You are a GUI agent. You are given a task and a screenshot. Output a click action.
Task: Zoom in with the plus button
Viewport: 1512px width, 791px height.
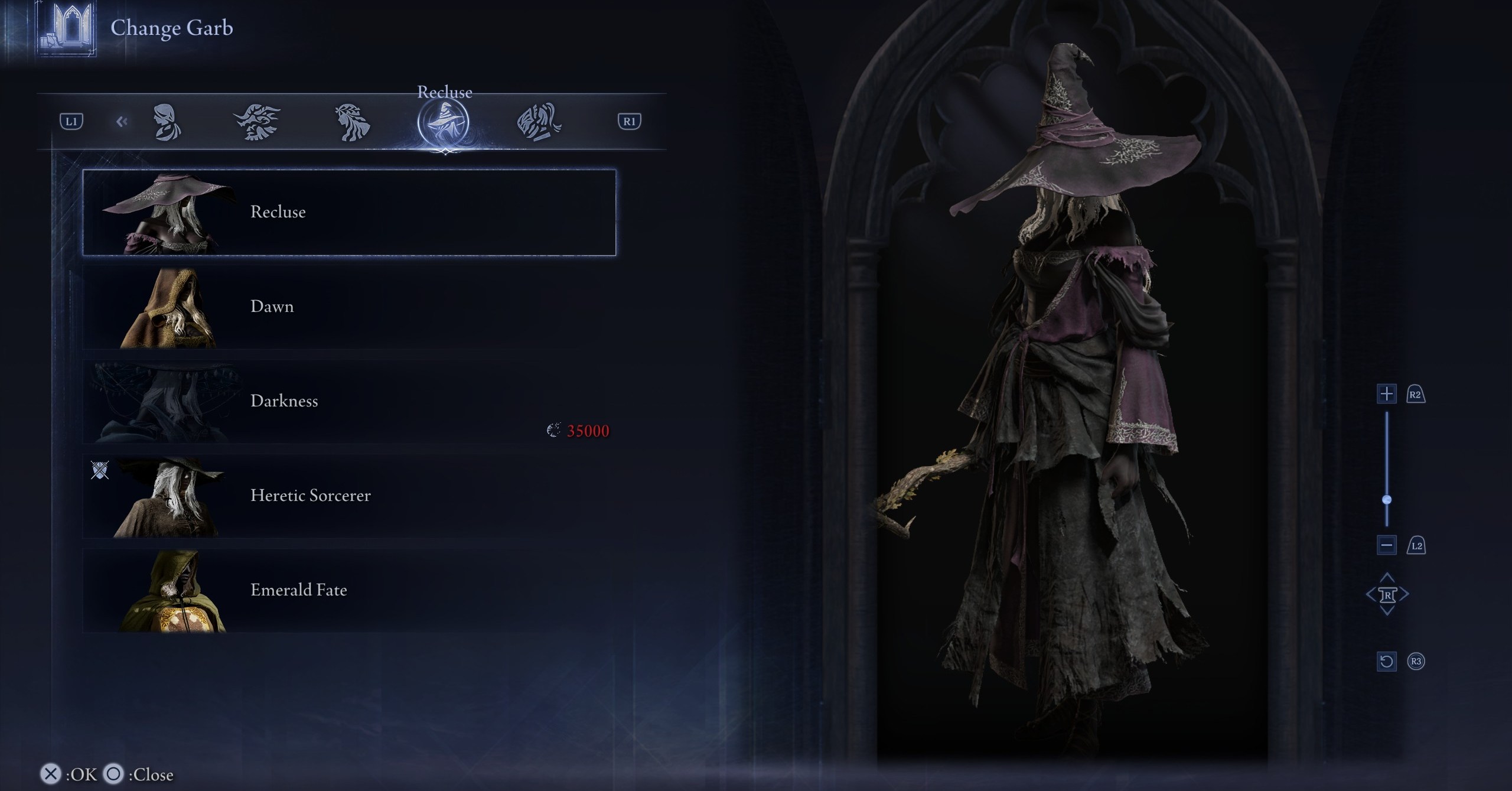coord(1386,394)
